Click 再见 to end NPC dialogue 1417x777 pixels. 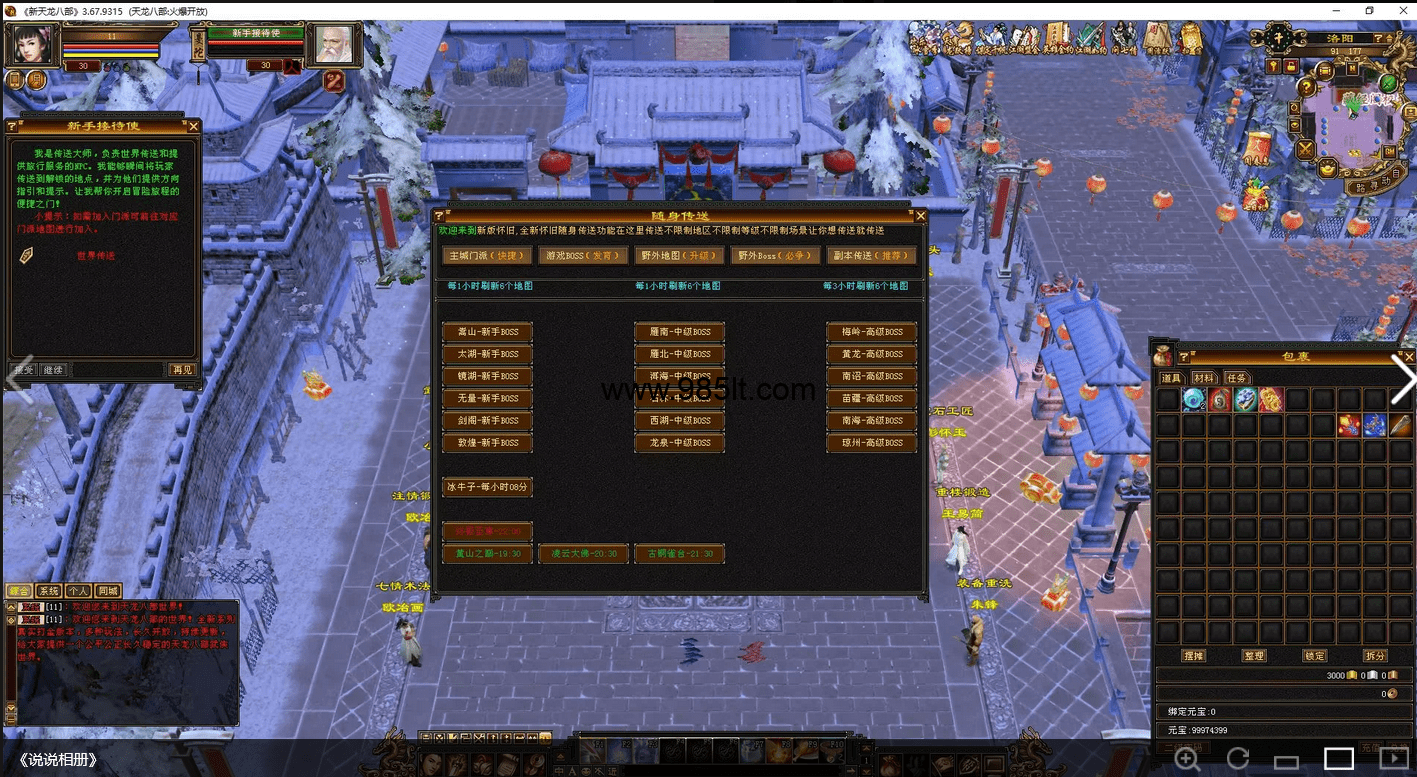182,370
